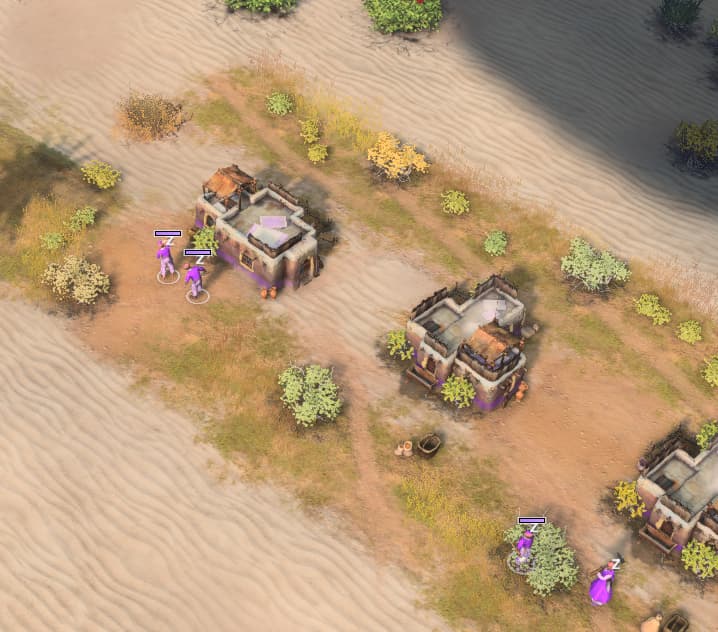The image size is (718, 632).
Task: Select the idle villager standing in the green bush
Action: click(x=525, y=549)
